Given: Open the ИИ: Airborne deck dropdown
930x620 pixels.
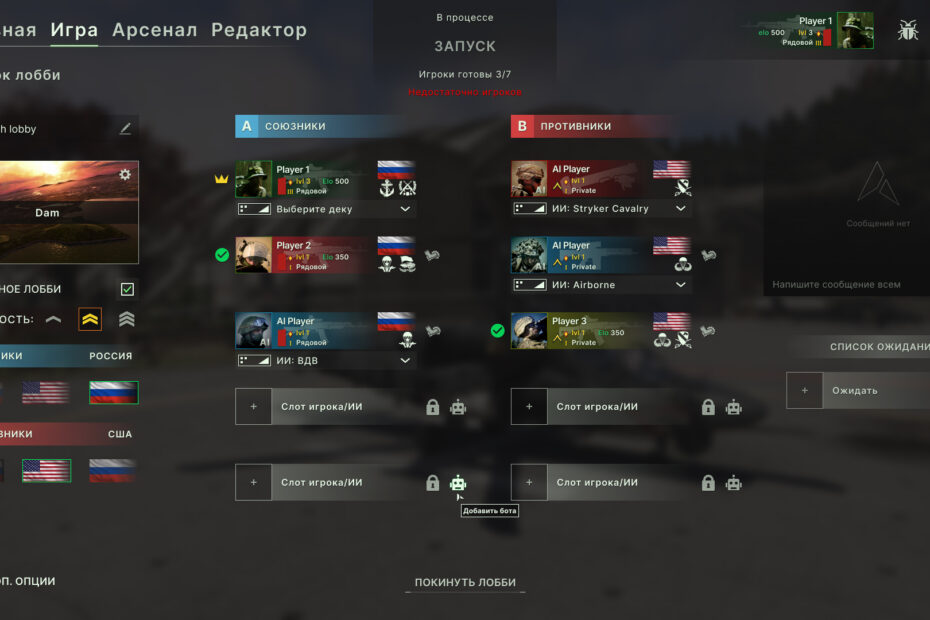Looking at the screenshot, I should pyautogui.click(x=681, y=285).
